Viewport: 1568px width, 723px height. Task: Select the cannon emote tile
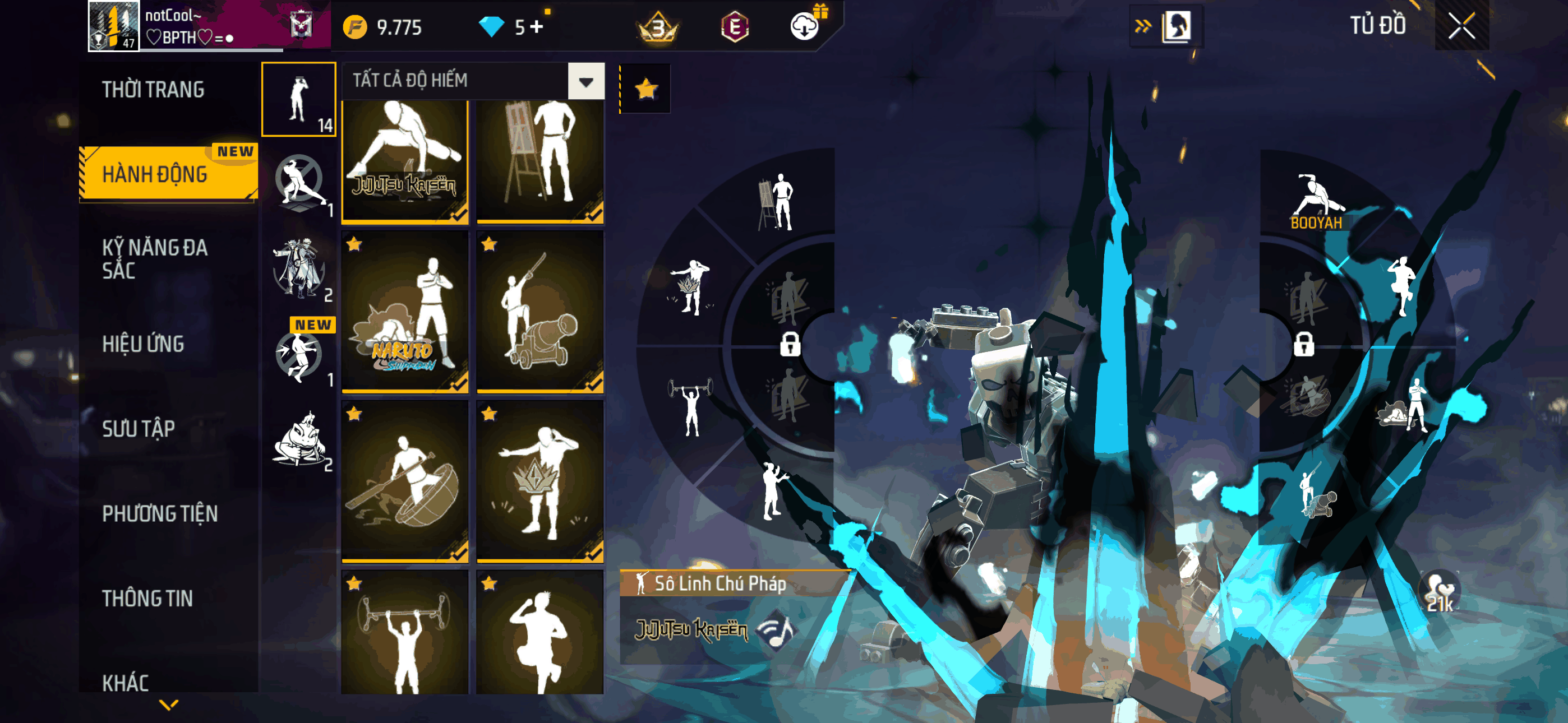point(540,311)
